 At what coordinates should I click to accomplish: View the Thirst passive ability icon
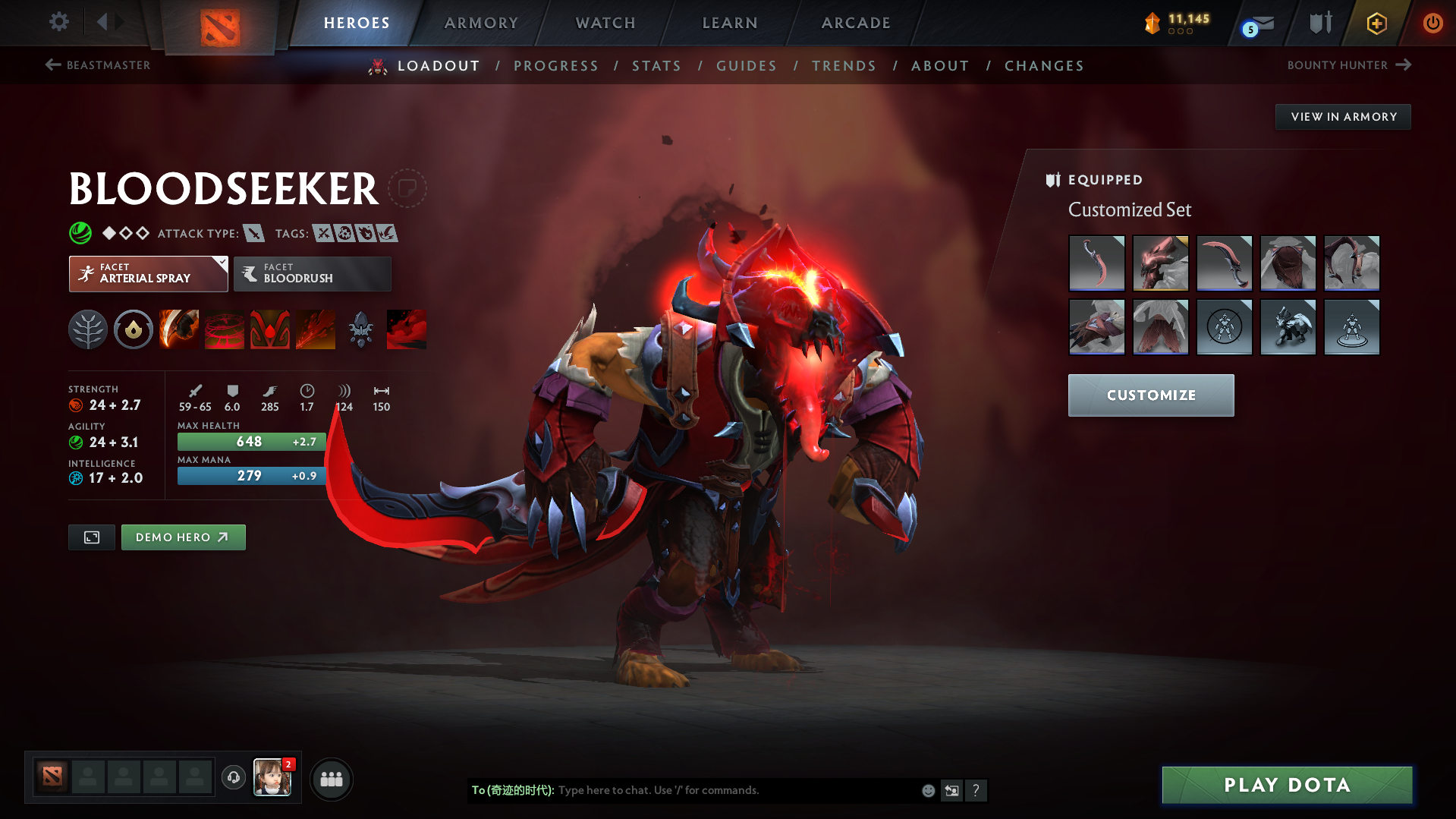(270, 329)
